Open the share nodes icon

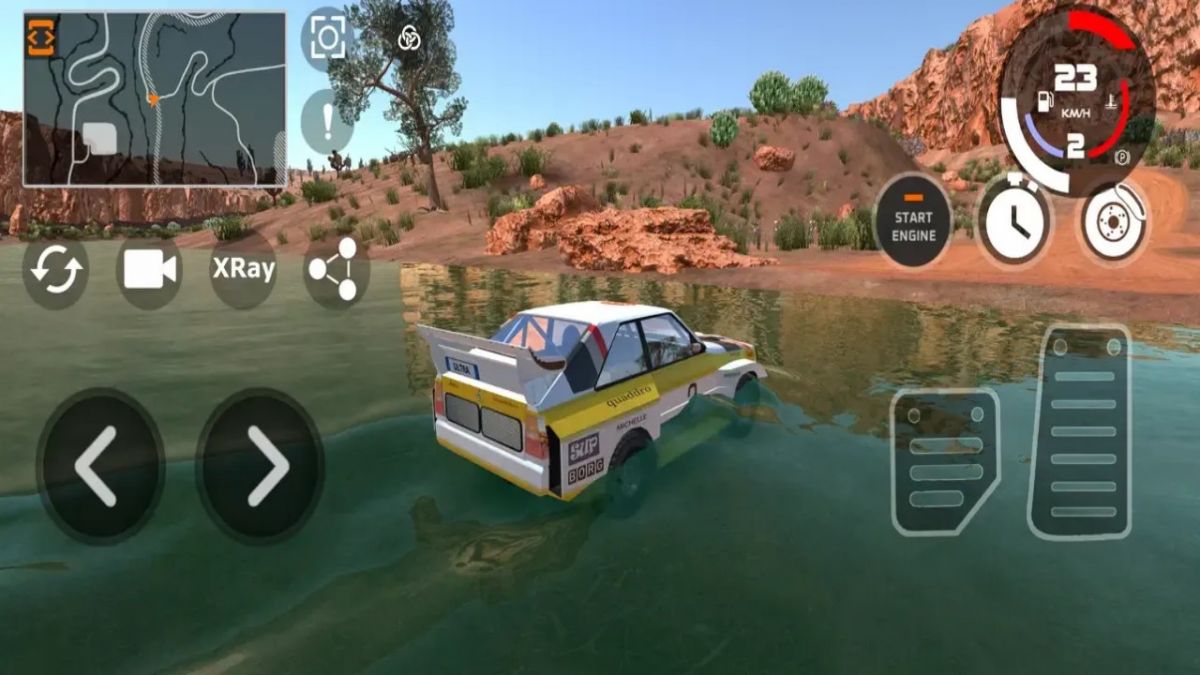pos(336,270)
